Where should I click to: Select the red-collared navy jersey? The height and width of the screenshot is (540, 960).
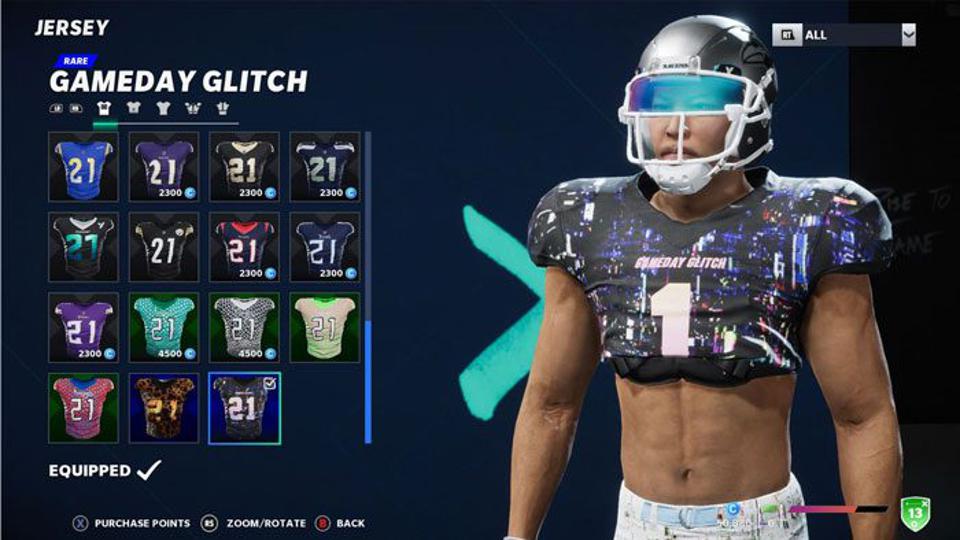click(x=244, y=247)
